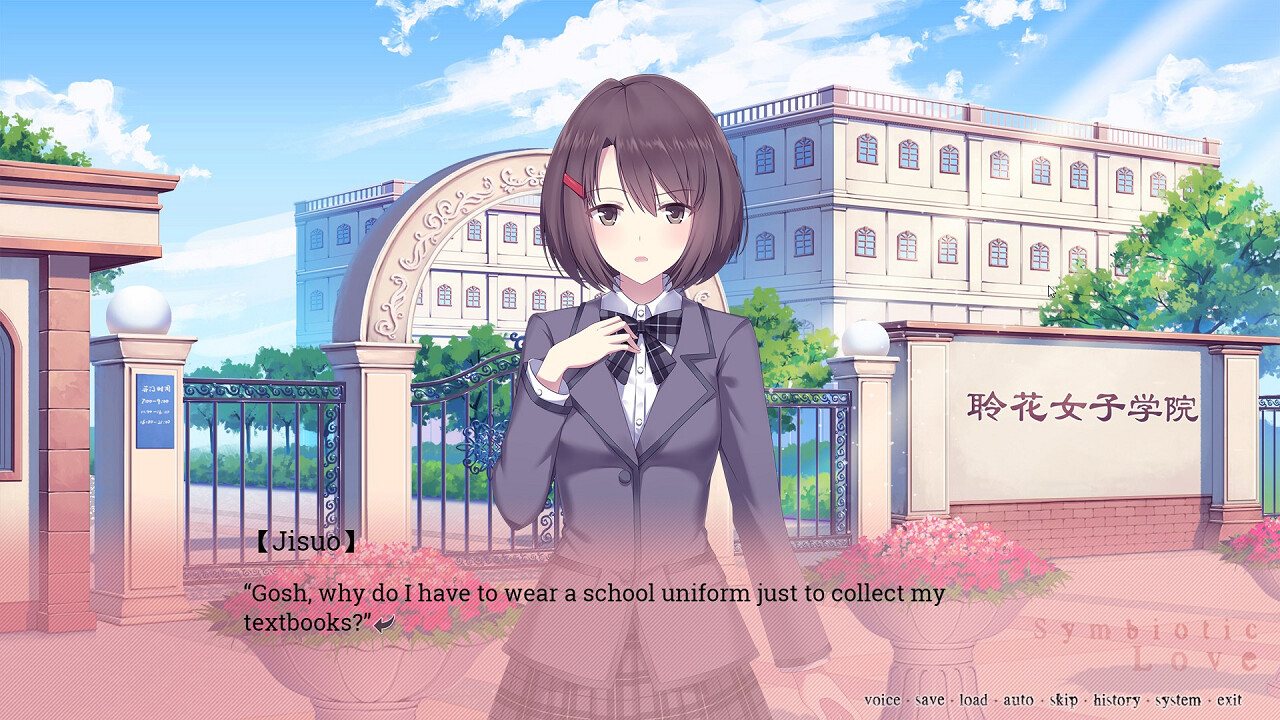Click the dialogue advance arrow icon
1280x720 pixels.
pos(384,623)
